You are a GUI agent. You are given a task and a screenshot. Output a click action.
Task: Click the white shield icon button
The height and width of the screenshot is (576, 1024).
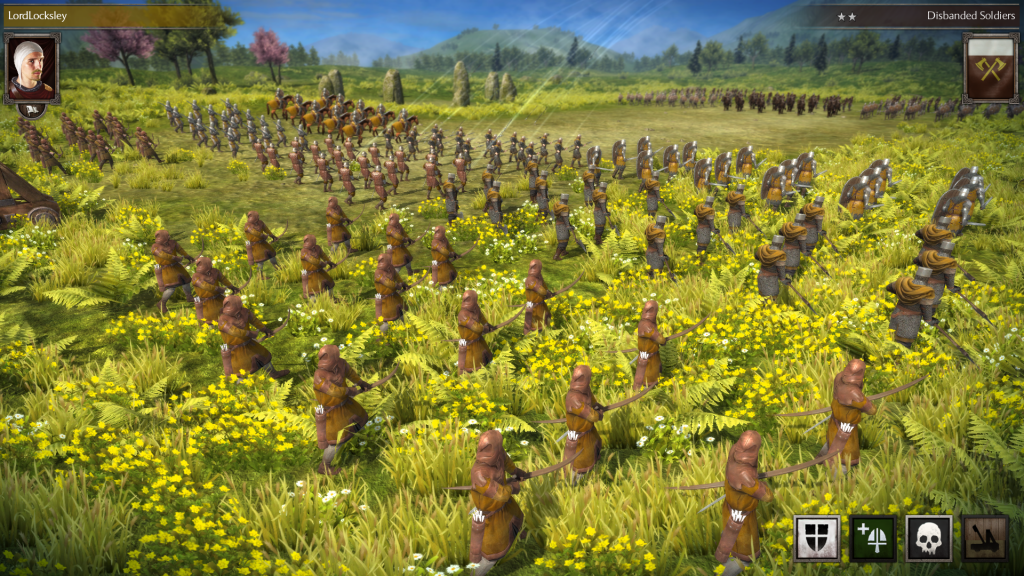click(817, 538)
